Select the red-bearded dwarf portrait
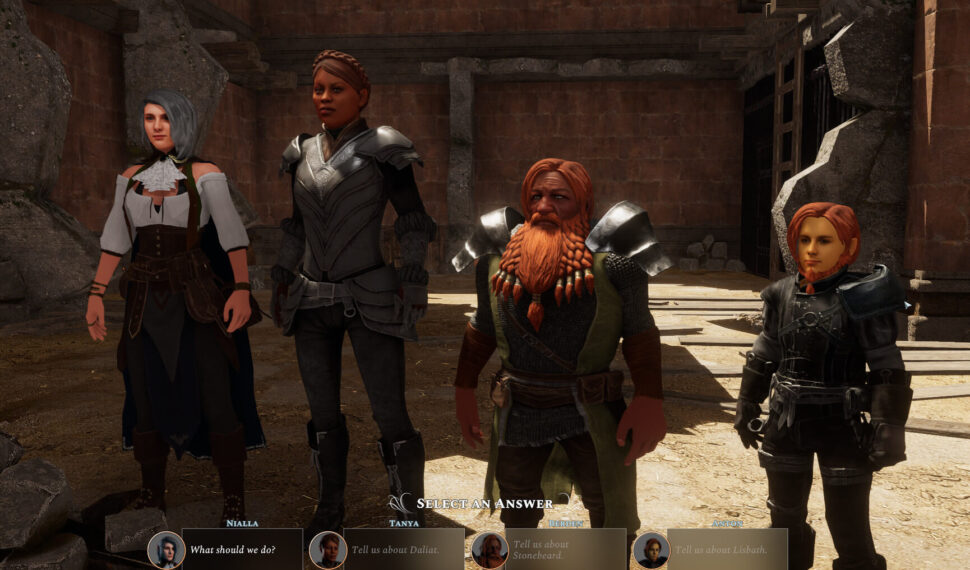The height and width of the screenshot is (570, 970). click(x=489, y=549)
